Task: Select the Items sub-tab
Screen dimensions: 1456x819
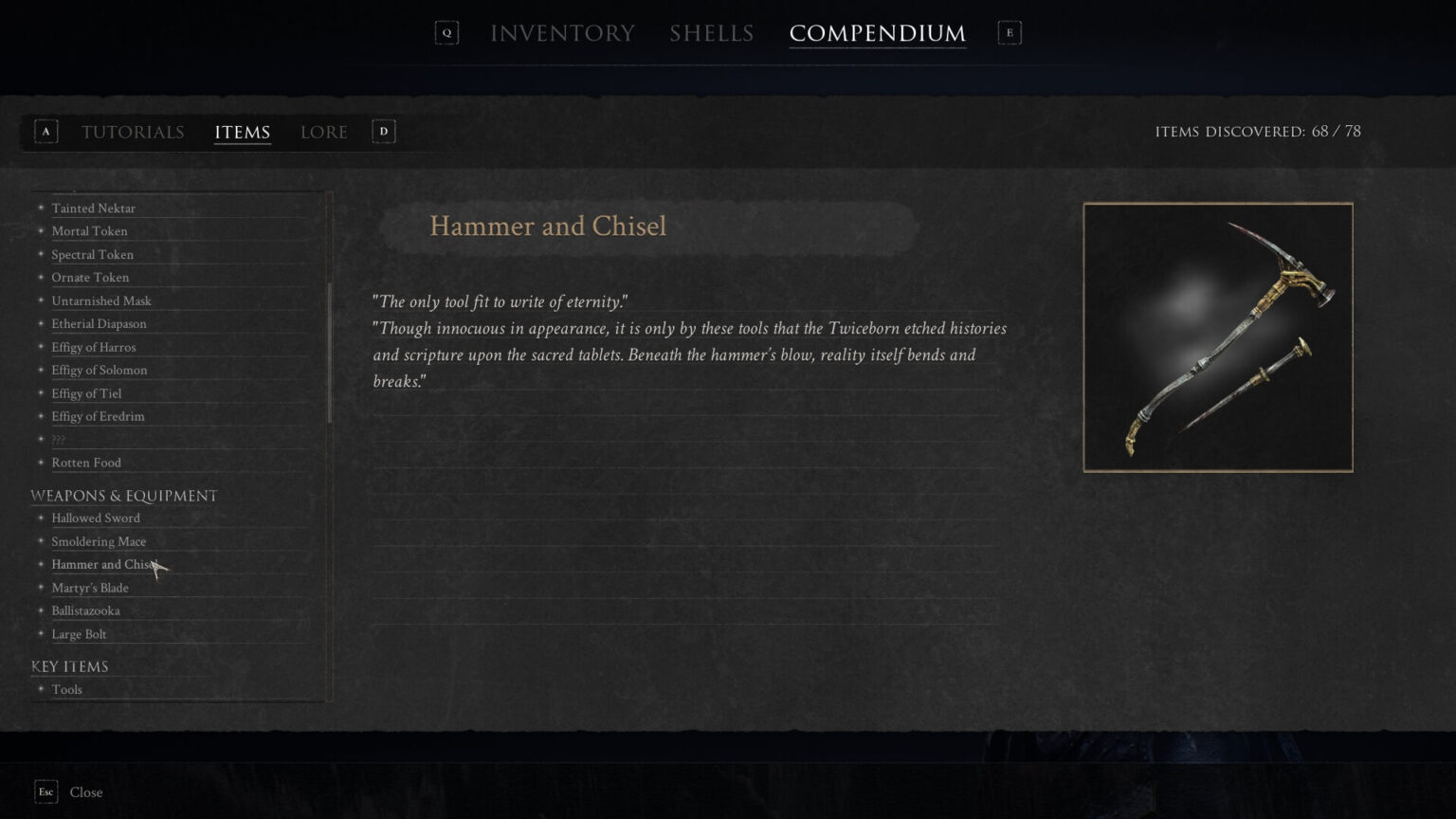Action: 242,132
